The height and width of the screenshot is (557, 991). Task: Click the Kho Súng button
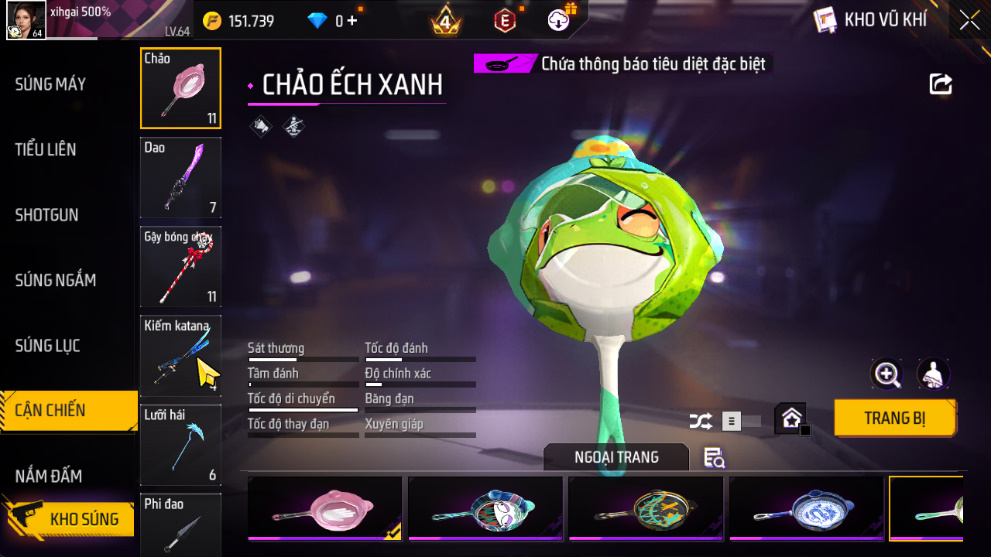pos(68,519)
